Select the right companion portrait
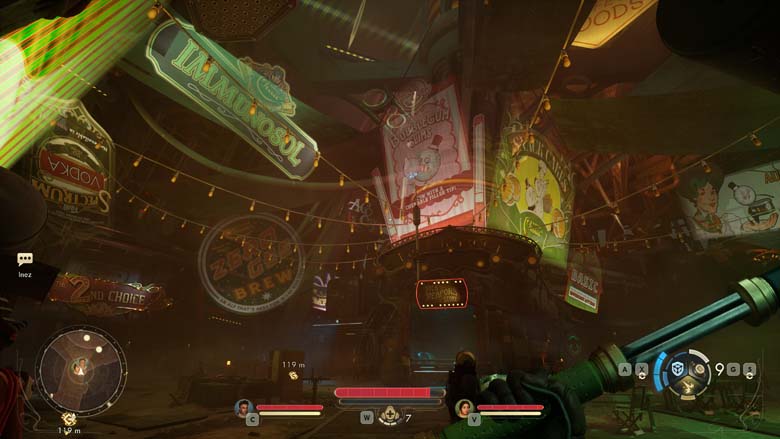Screen dimensions: 780x439 tap(463, 407)
